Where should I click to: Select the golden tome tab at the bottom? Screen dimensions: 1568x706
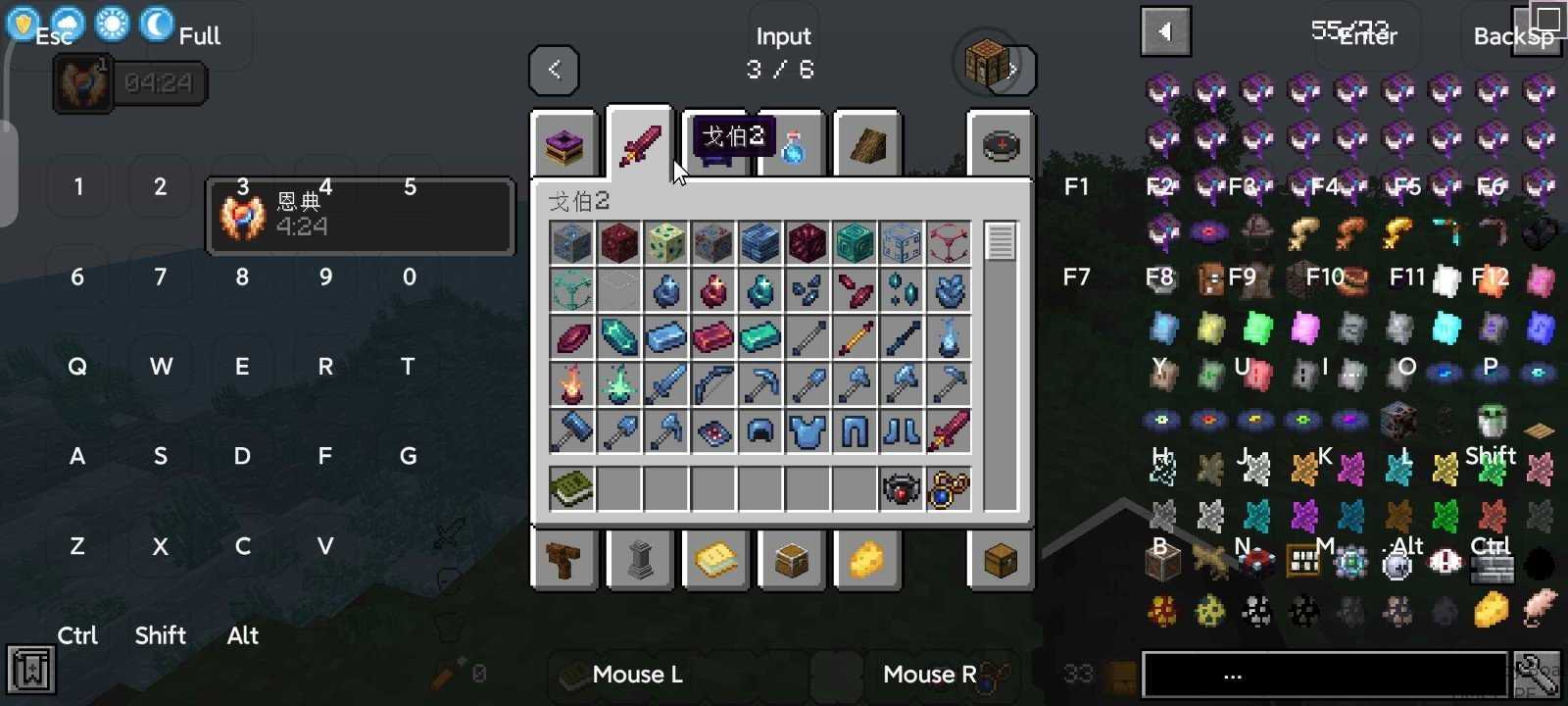pyautogui.click(x=715, y=561)
